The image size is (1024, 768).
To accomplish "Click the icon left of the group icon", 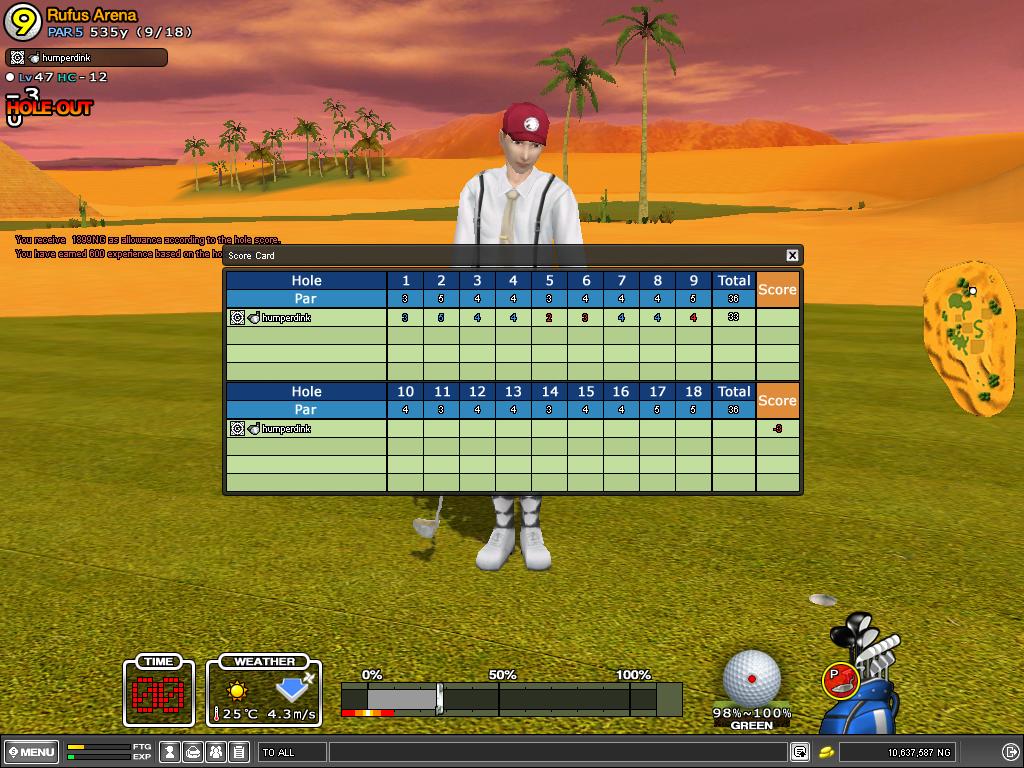I will coord(194,752).
